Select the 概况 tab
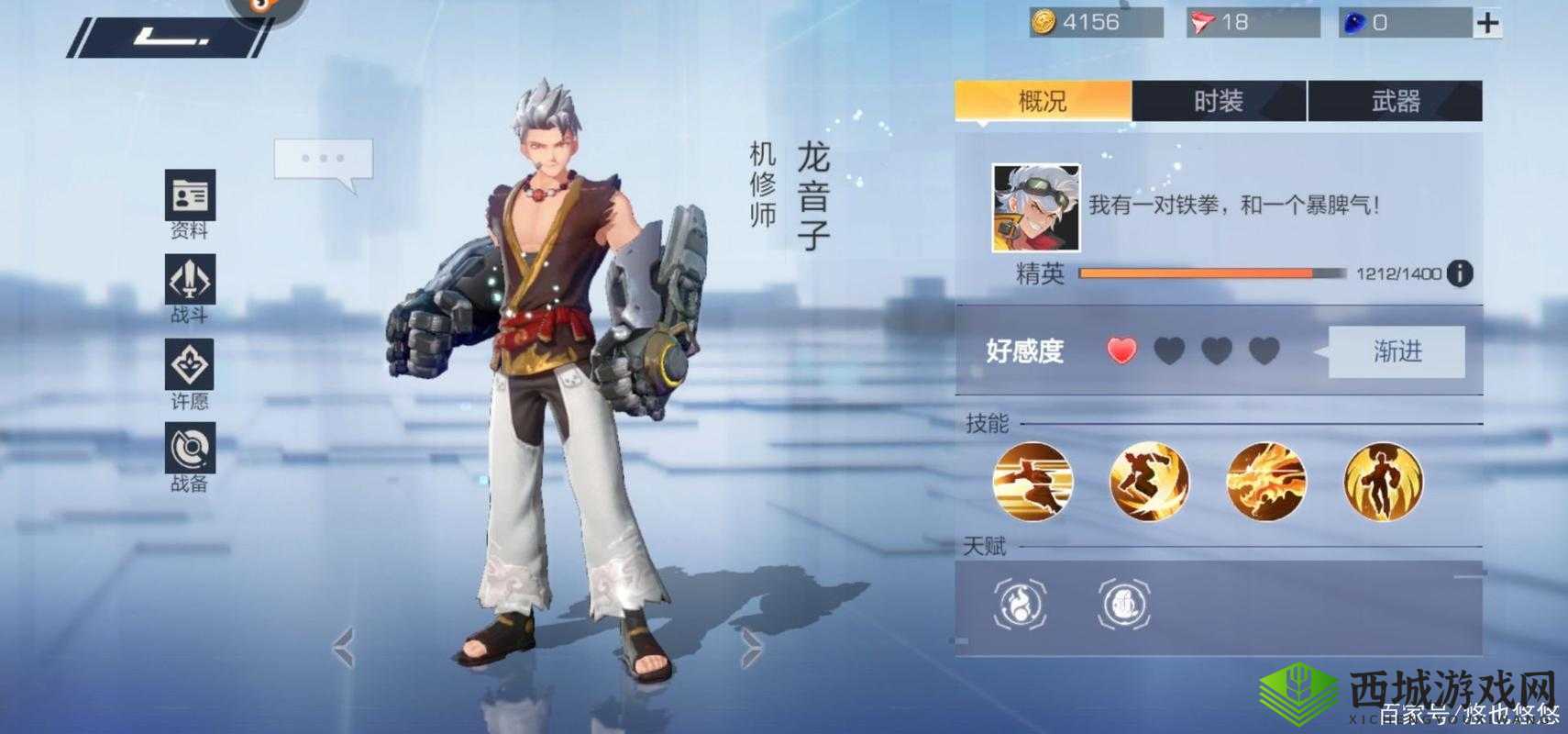Viewport: 1568px width, 734px height. (x=1040, y=101)
